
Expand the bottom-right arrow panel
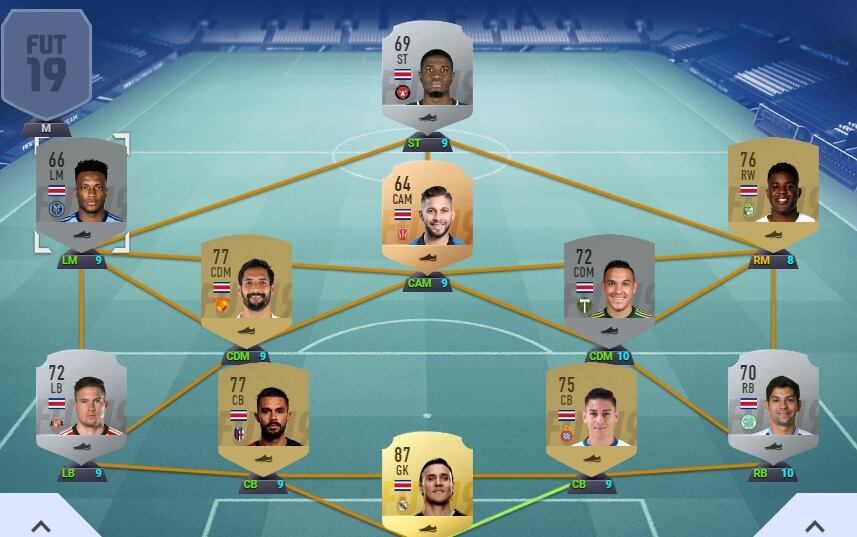pyautogui.click(x=815, y=524)
